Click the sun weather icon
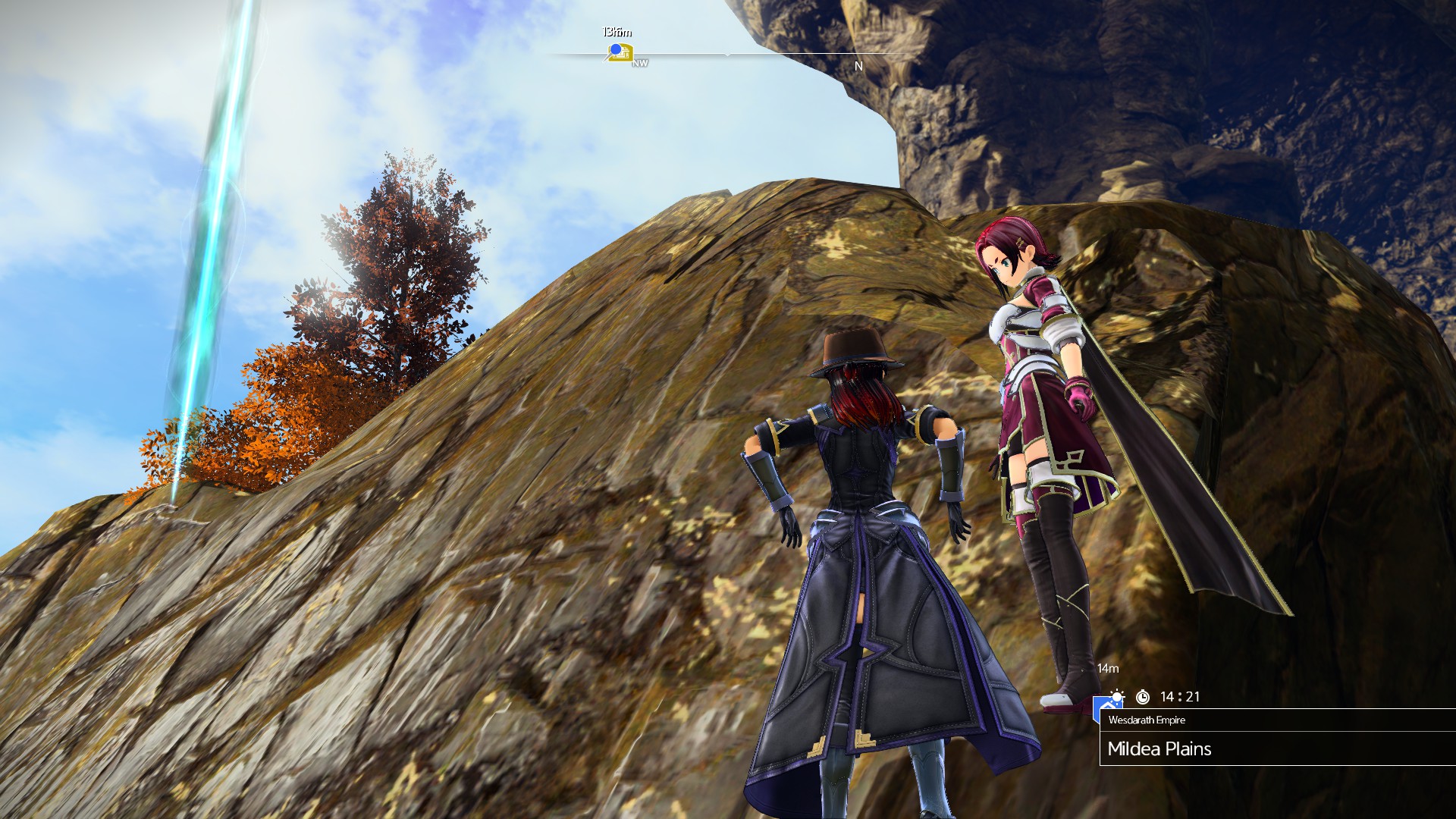1456x819 pixels. click(x=1117, y=696)
